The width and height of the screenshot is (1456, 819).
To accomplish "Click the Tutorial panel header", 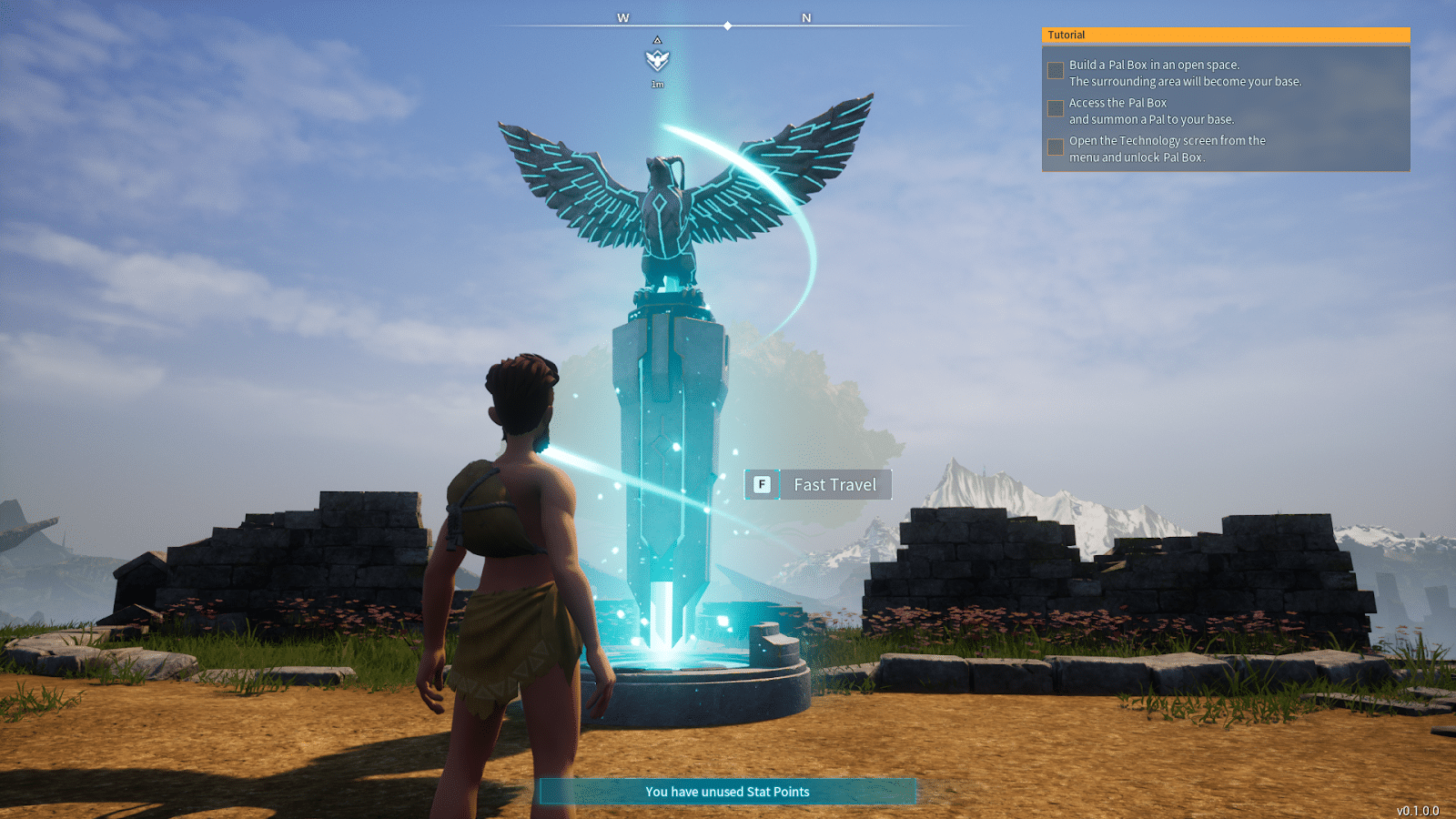I will (1225, 35).
